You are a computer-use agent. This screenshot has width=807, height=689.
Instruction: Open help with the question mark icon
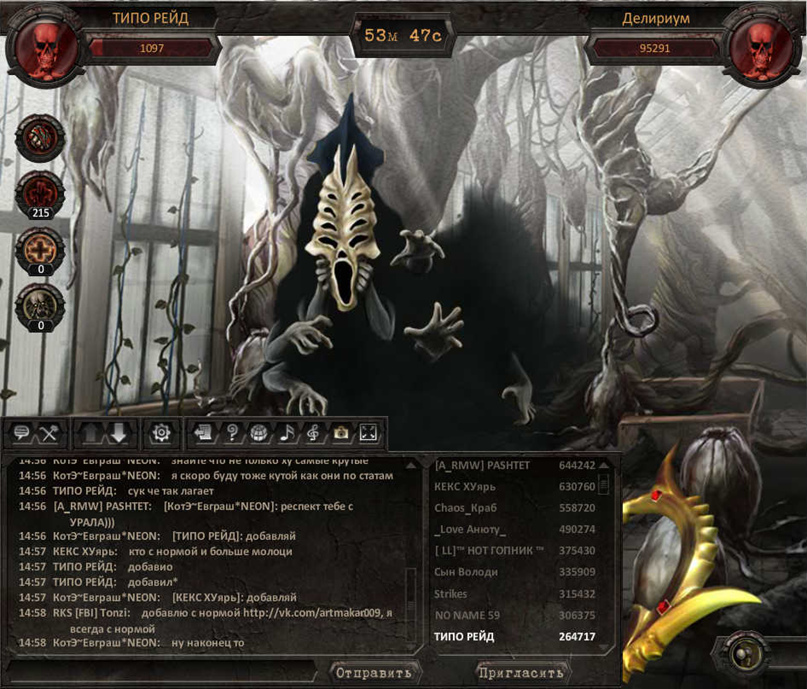pyautogui.click(x=231, y=434)
